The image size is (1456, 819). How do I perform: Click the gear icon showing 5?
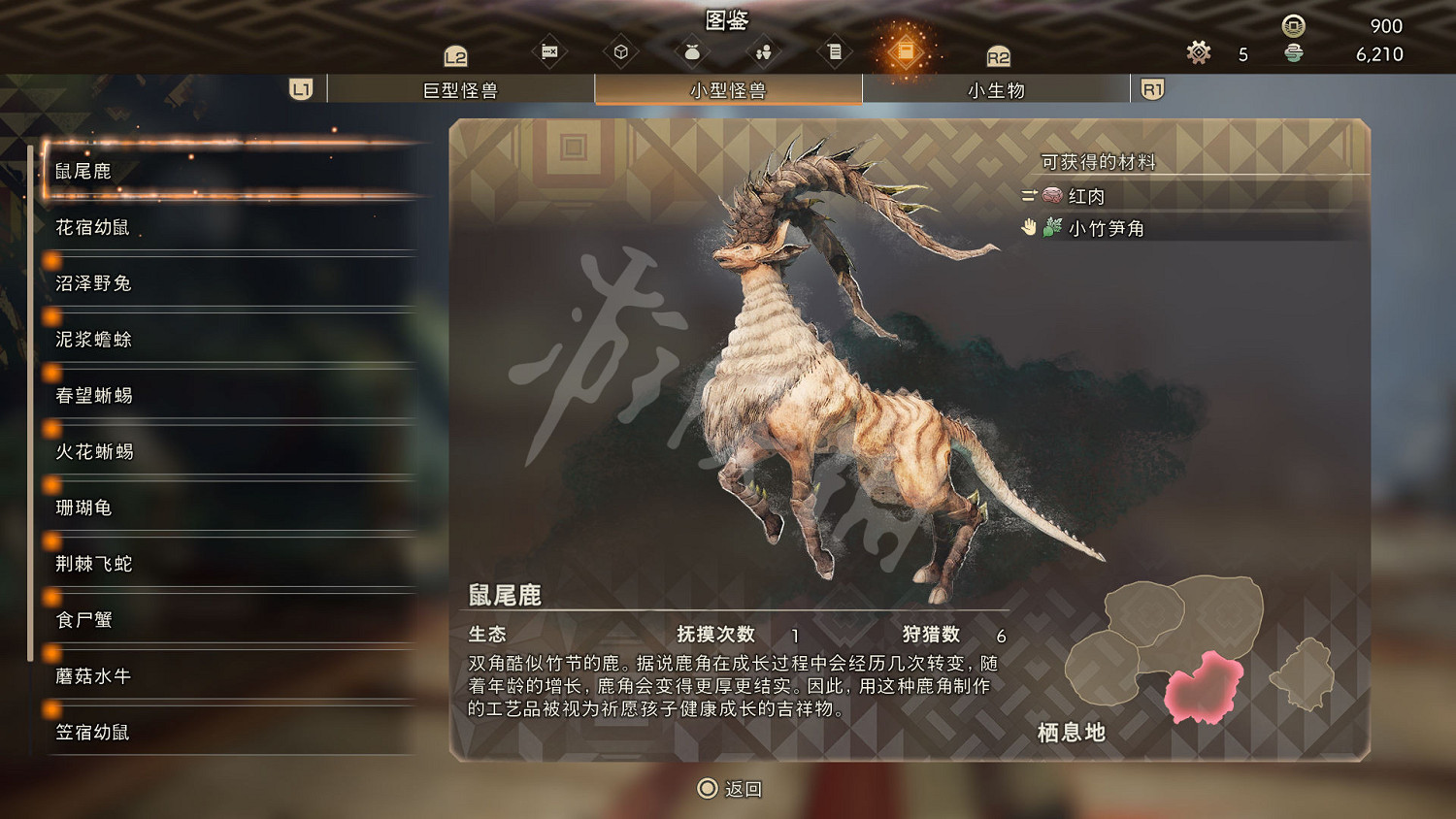click(1199, 53)
